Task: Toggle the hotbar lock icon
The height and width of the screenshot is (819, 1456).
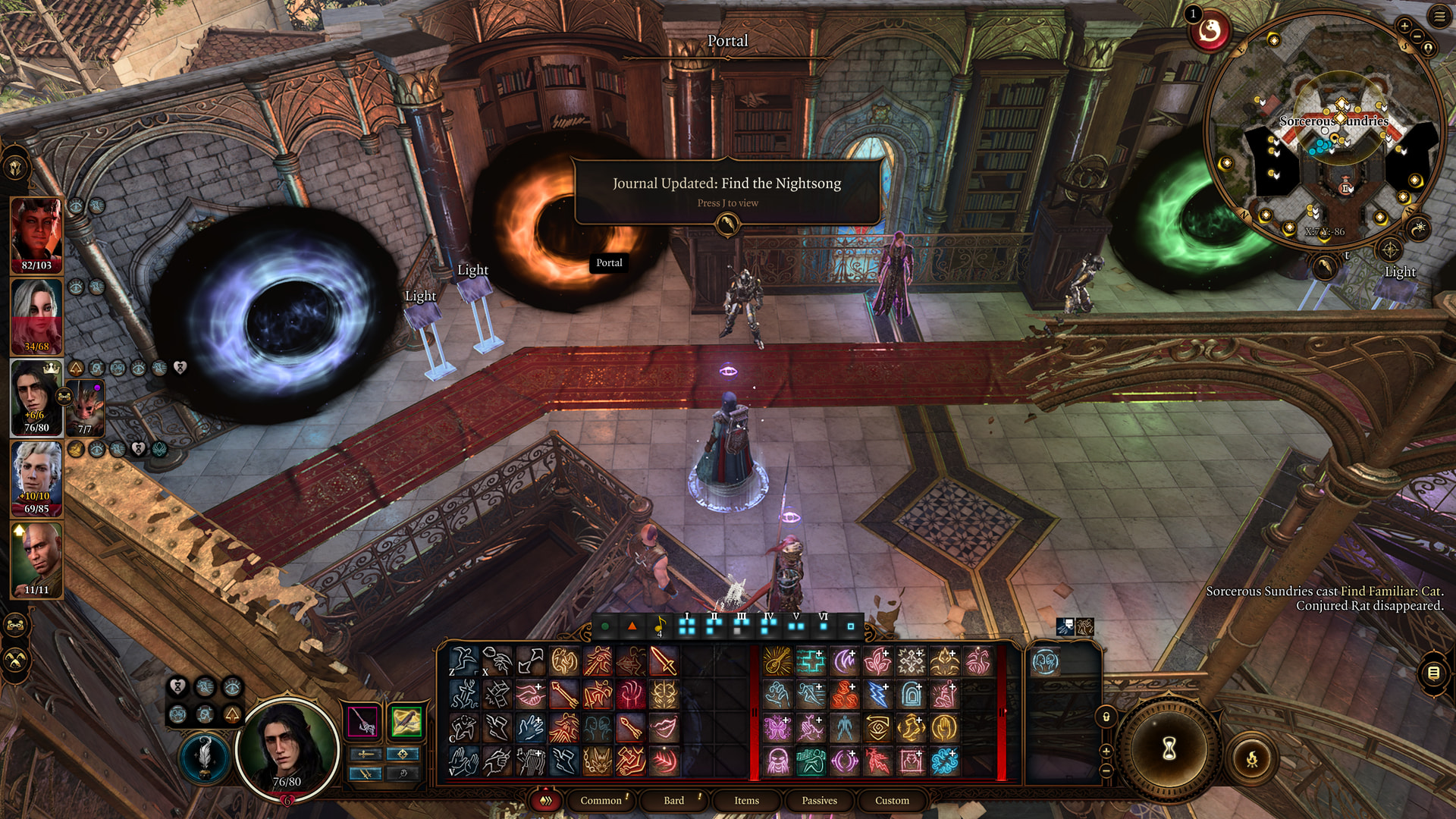Action: pos(1106,717)
